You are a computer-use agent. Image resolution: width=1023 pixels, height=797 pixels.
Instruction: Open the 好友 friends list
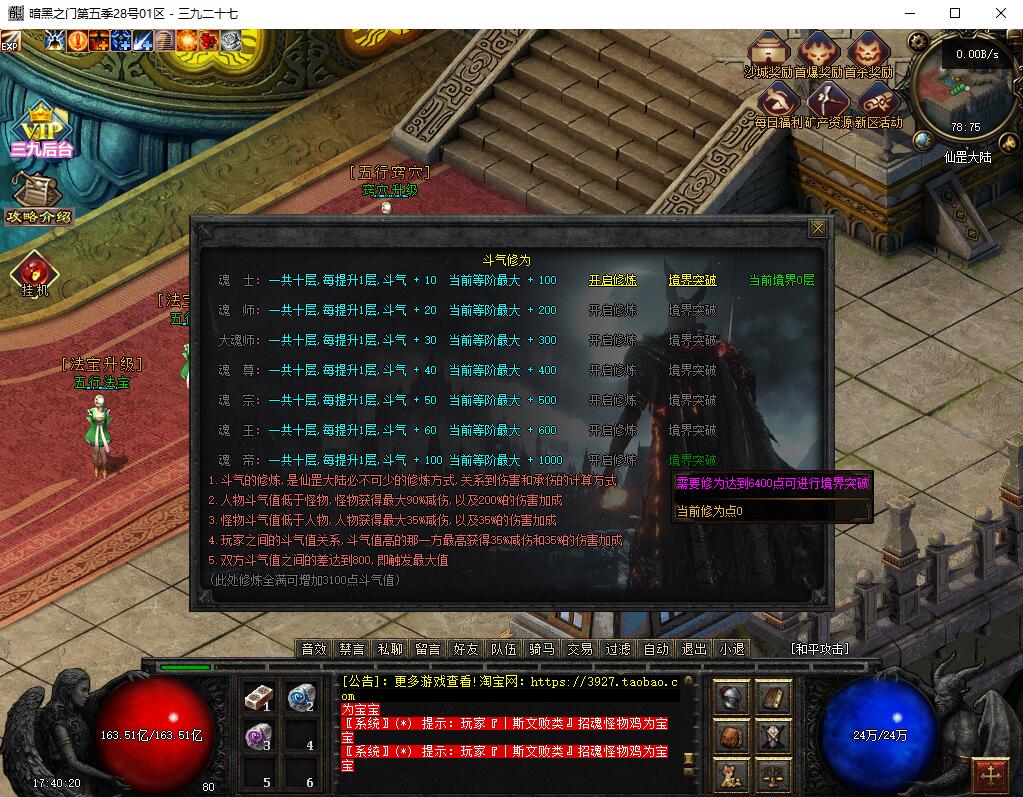pos(465,649)
